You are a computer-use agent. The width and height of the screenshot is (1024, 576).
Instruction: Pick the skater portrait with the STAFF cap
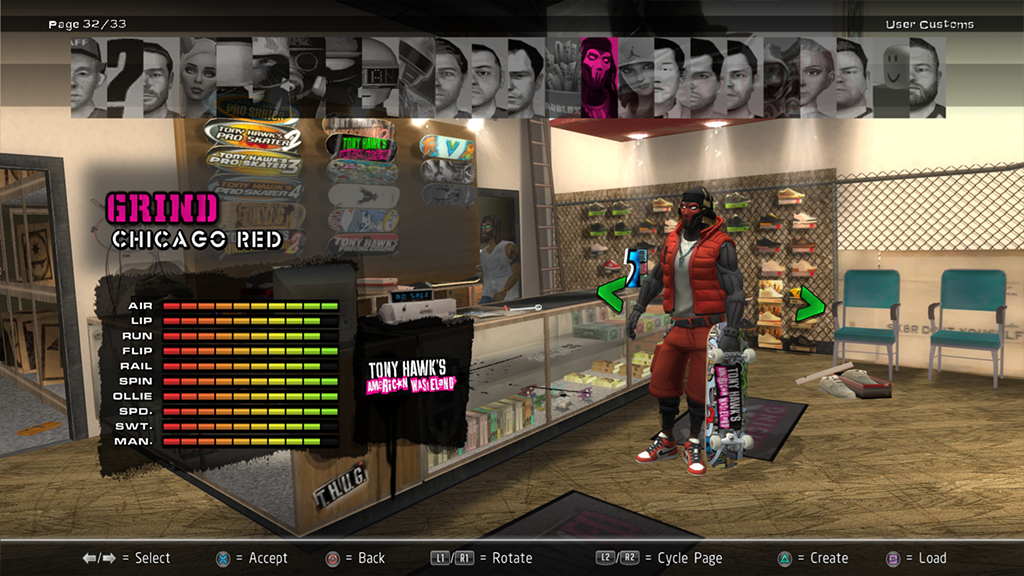[87, 76]
